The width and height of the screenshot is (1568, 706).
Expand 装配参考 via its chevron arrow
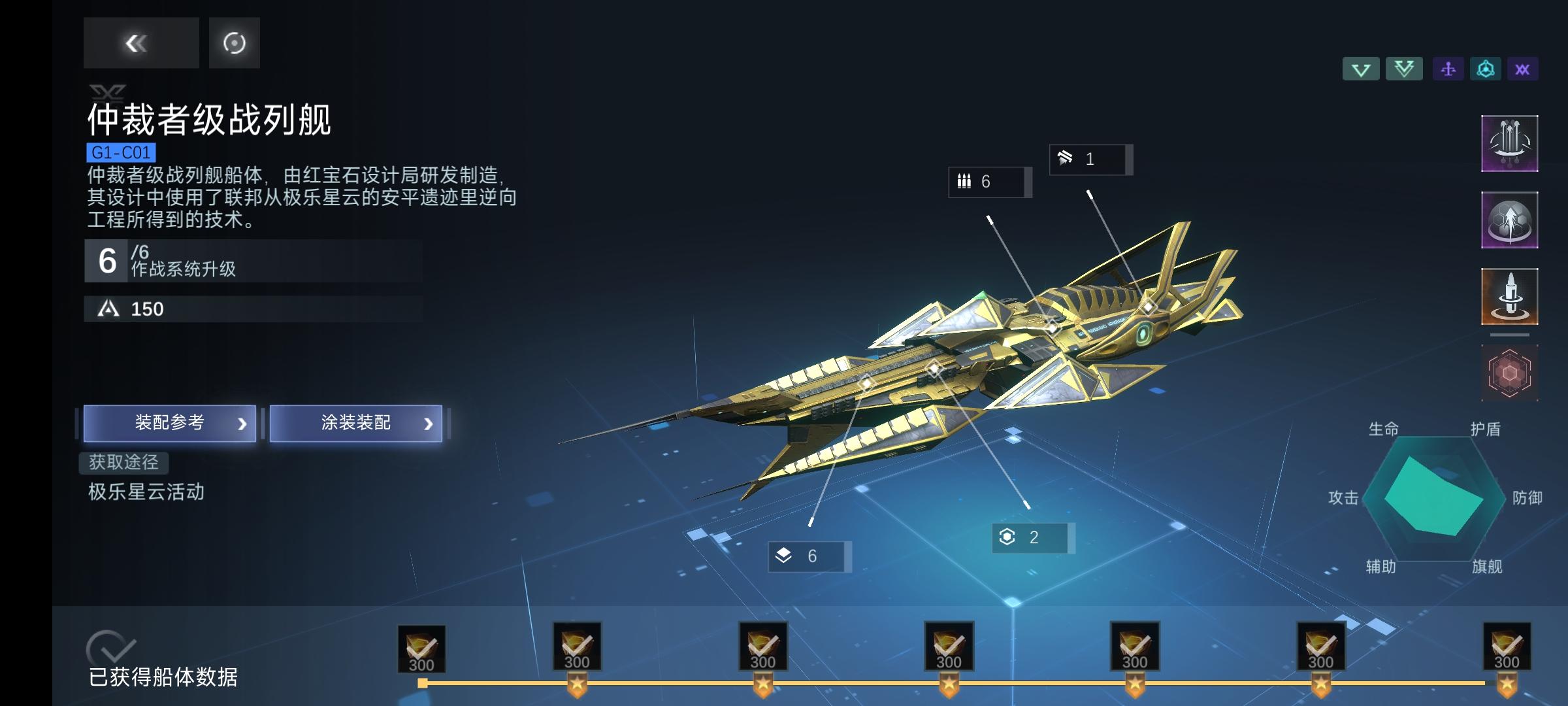click(x=243, y=423)
